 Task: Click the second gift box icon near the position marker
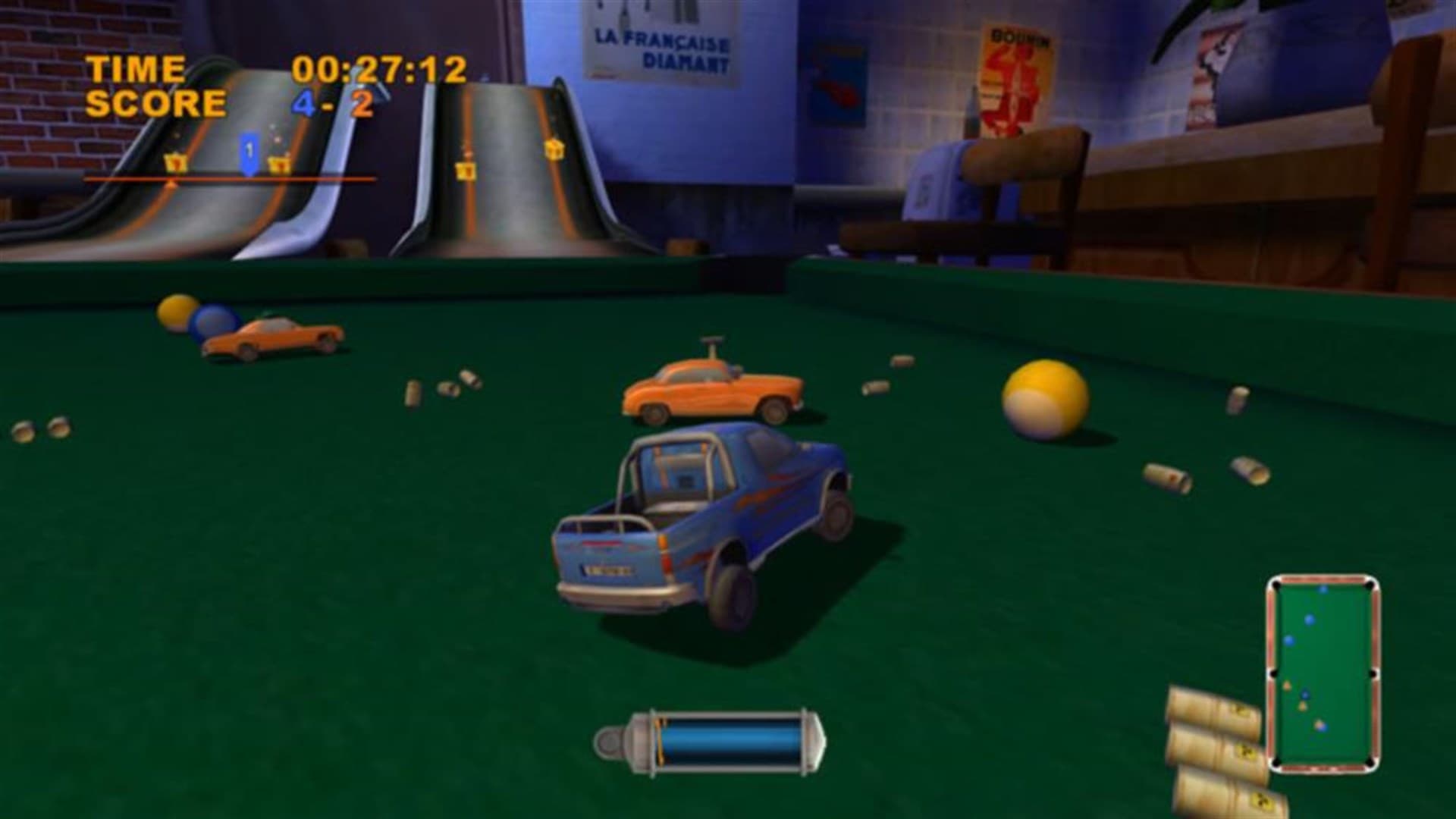pyautogui.click(x=279, y=165)
